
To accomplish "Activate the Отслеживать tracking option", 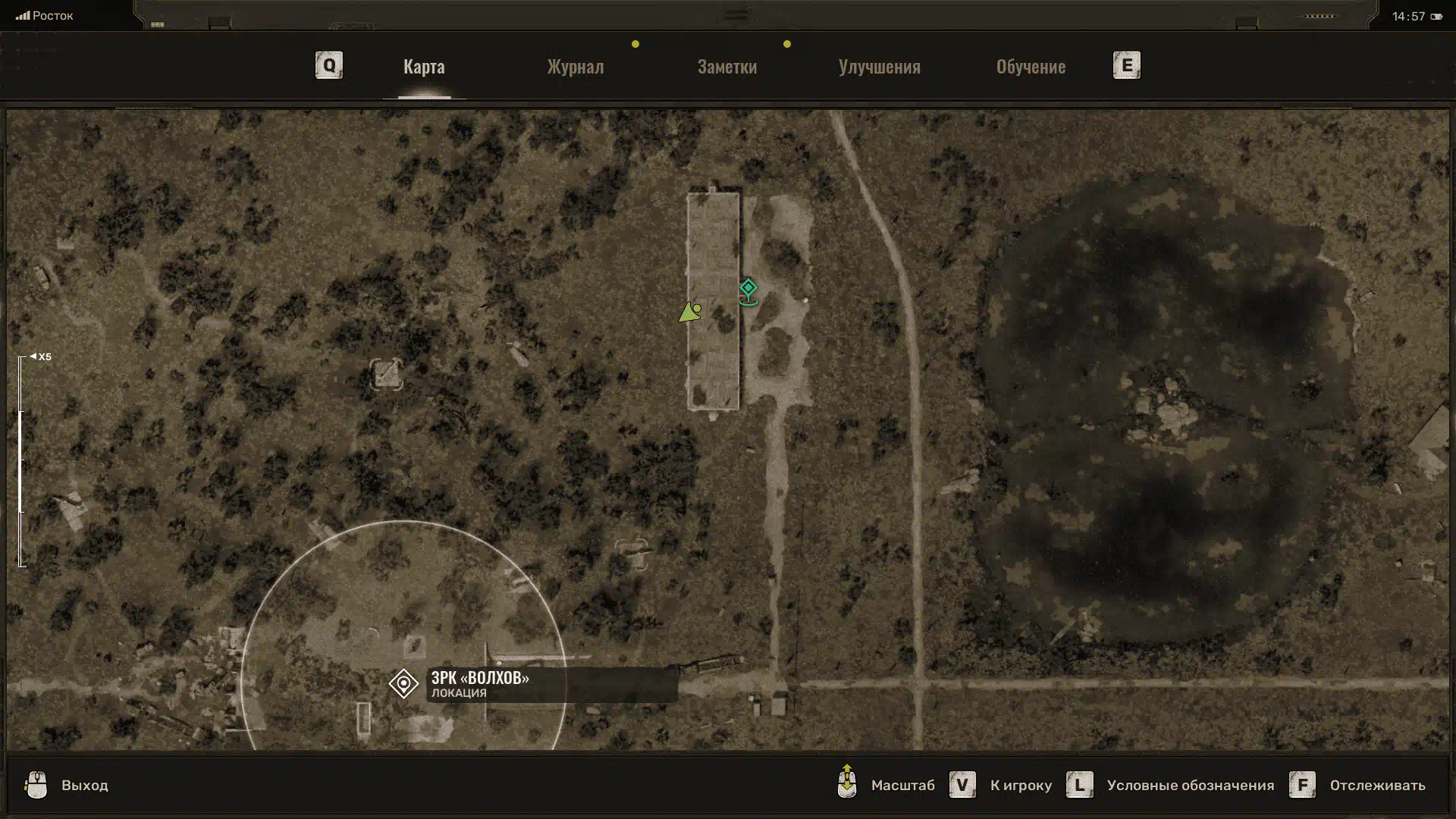I will (1376, 785).
